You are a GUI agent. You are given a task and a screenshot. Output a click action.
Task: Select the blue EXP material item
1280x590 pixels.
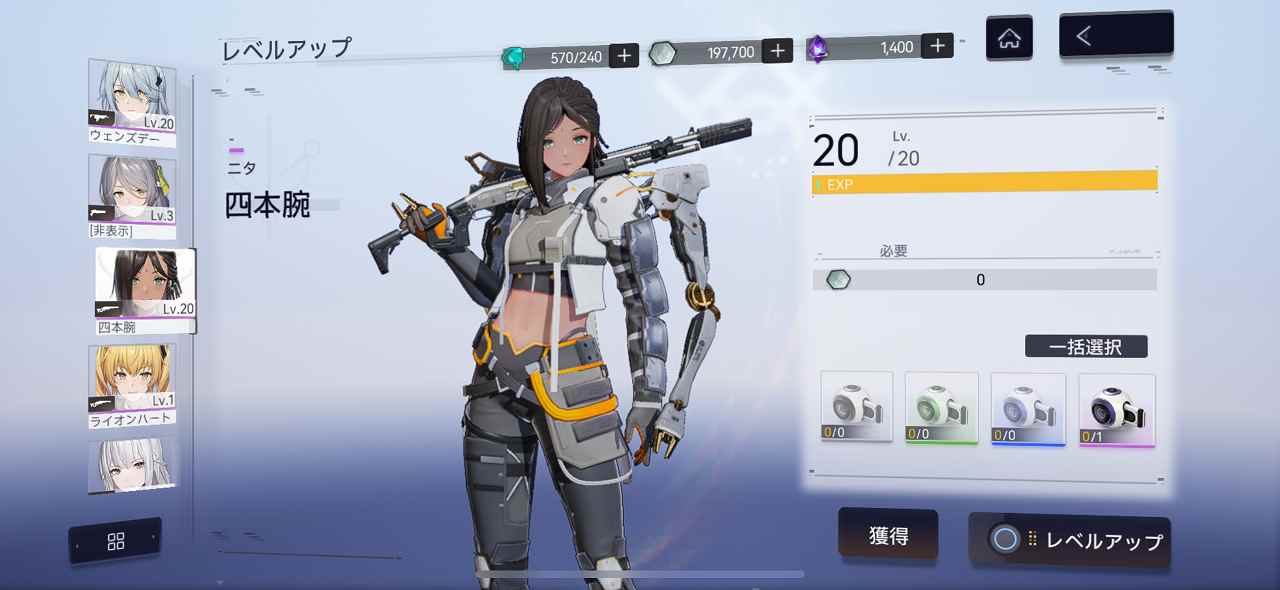coord(1027,408)
